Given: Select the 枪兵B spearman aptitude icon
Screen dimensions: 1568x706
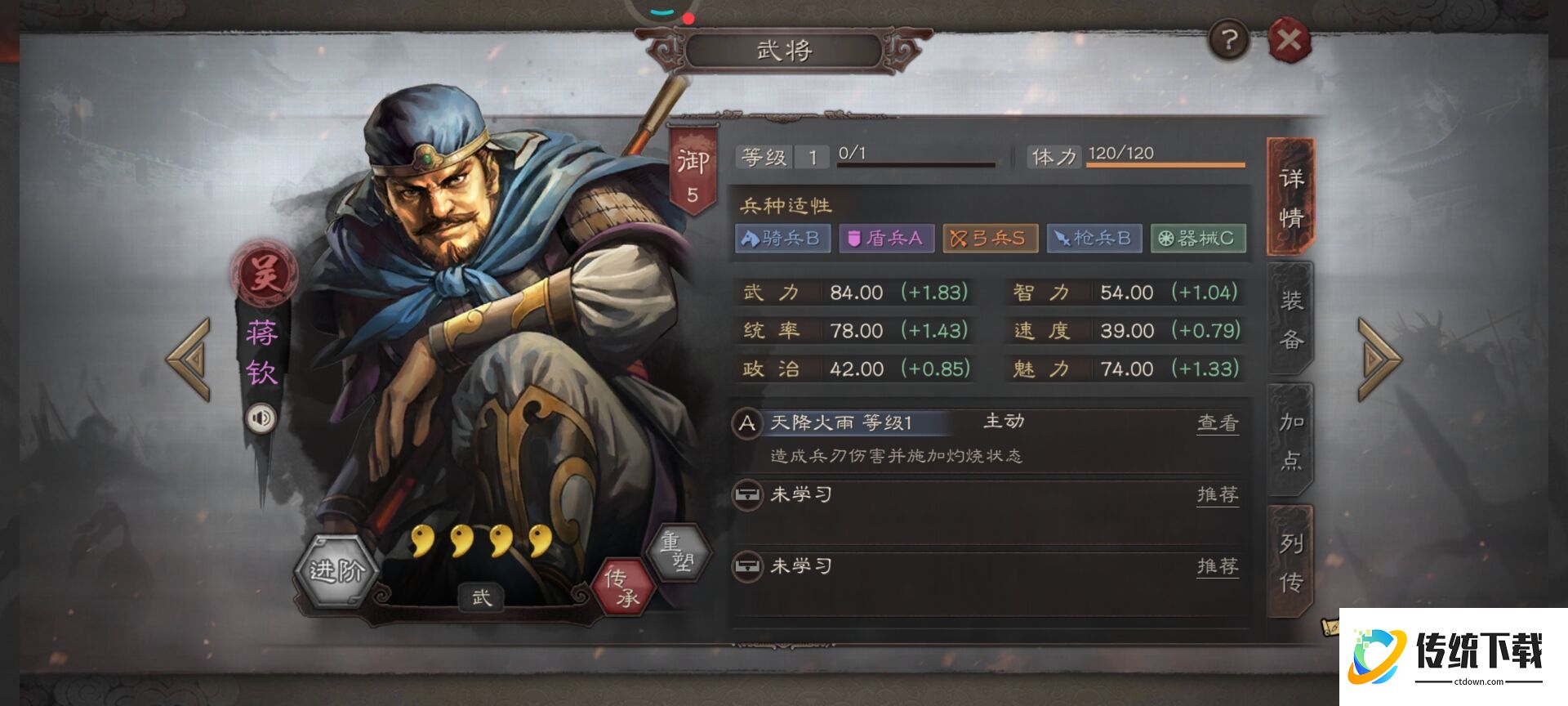Looking at the screenshot, I should point(1094,238).
